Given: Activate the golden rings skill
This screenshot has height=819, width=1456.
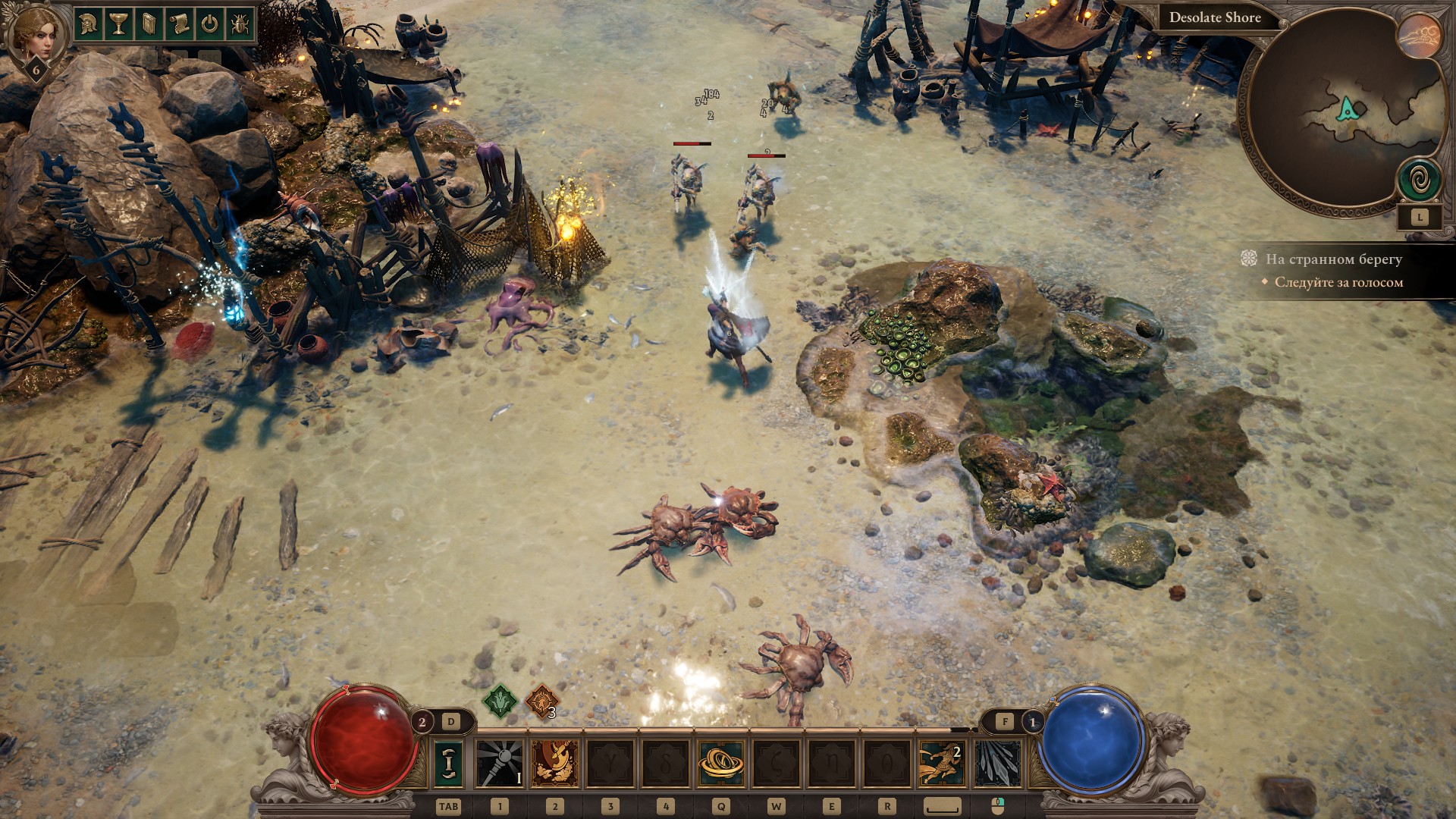Looking at the screenshot, I should pos(720,763).
